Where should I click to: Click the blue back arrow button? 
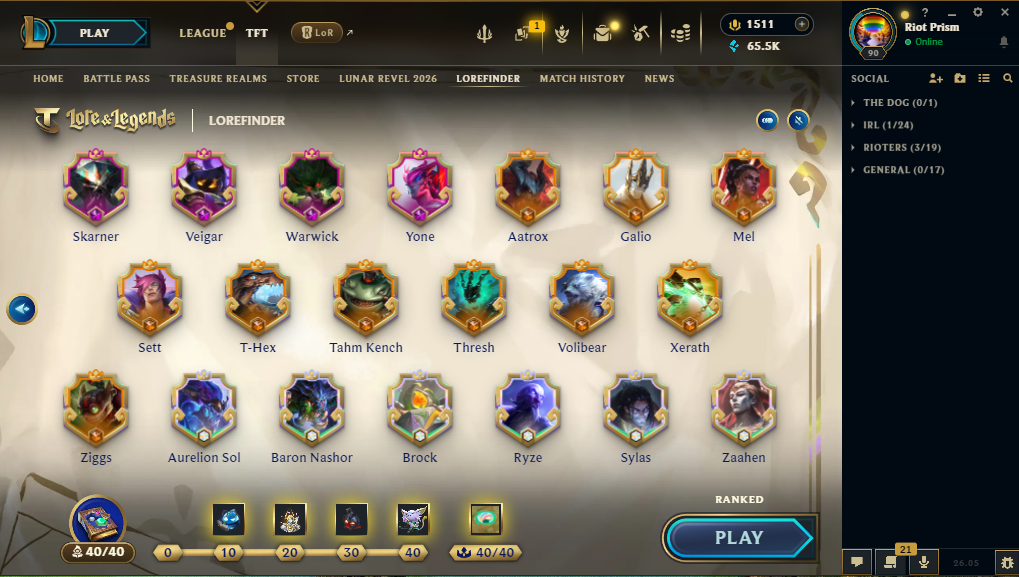pos(22,309)
